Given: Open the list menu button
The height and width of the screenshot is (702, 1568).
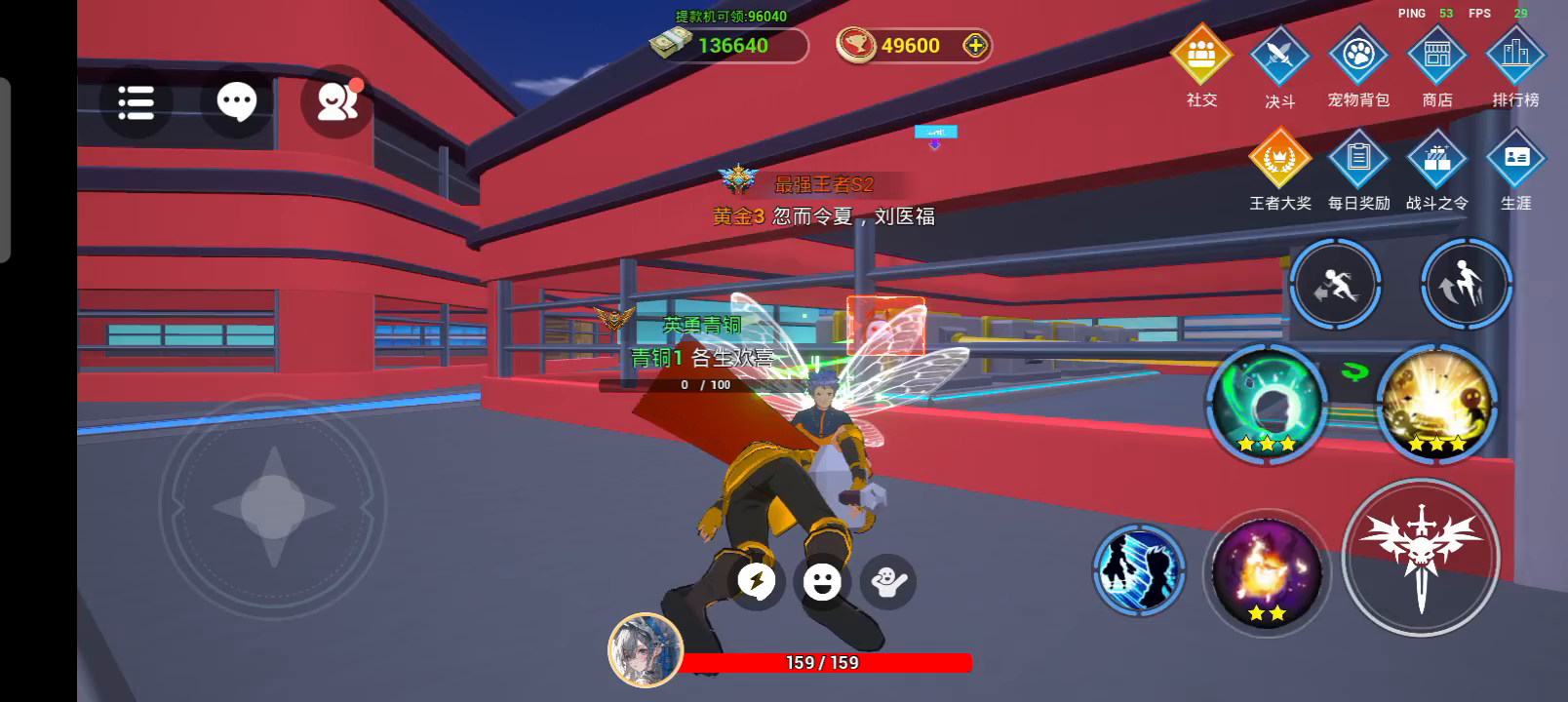Looking at the screenshot, I should (136, 101).
